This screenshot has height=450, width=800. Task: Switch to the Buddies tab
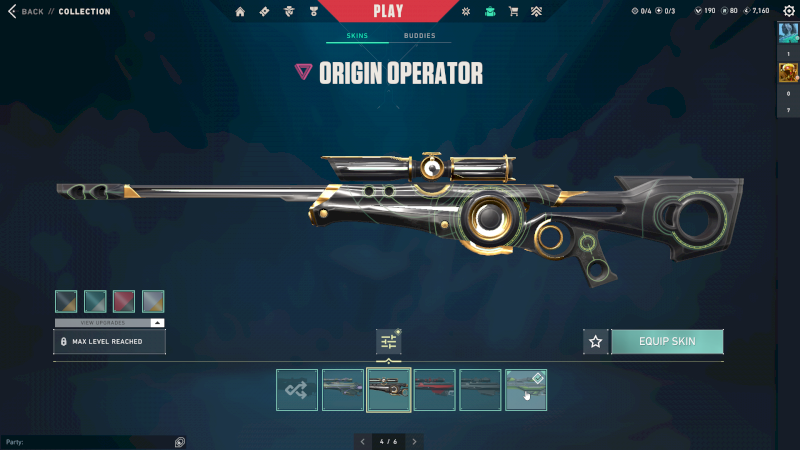(x=419, y=36)
